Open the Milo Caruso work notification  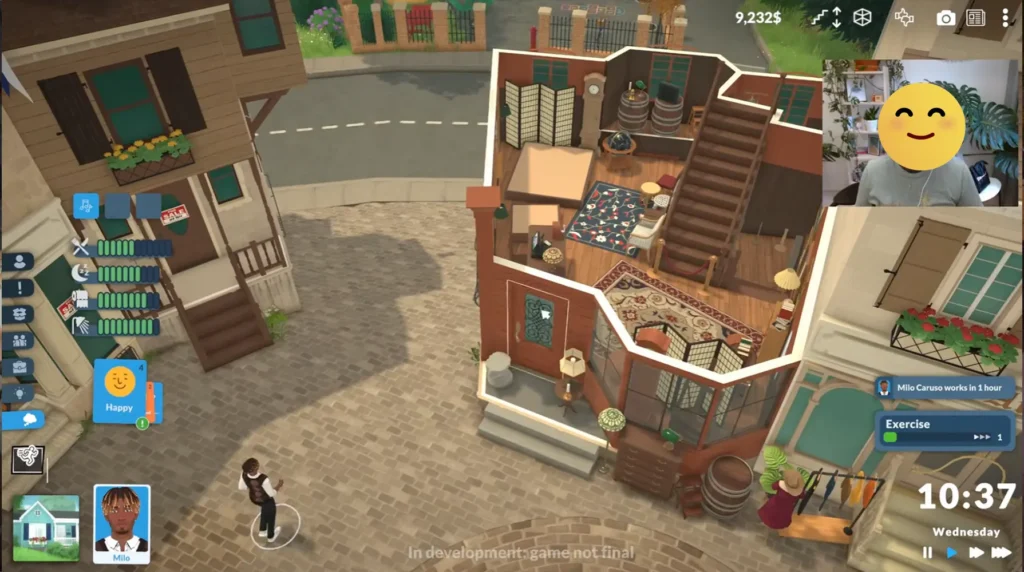pyautogui.click(x=943, y=387)
